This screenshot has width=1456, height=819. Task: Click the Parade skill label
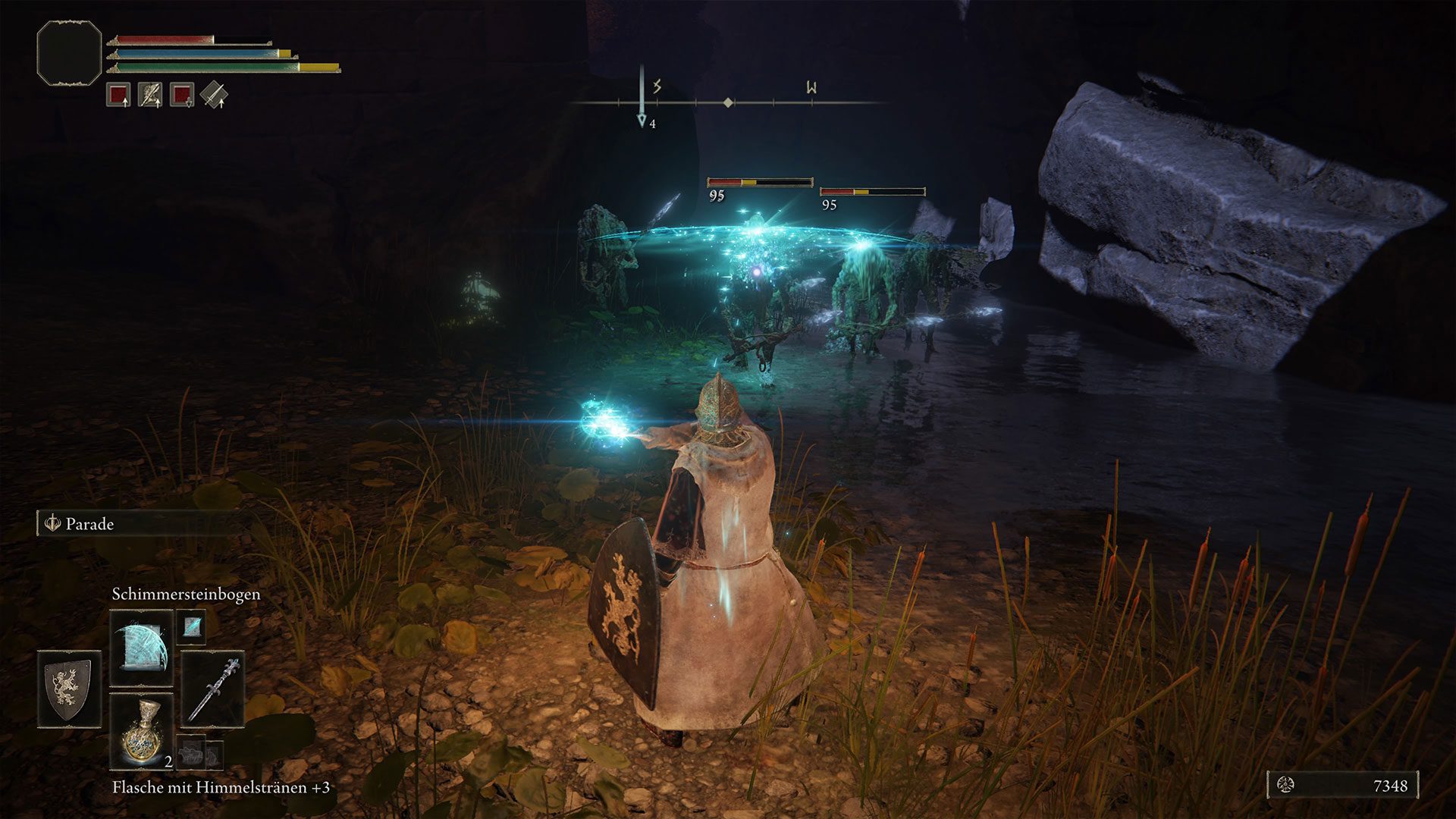tap(89, 524)
